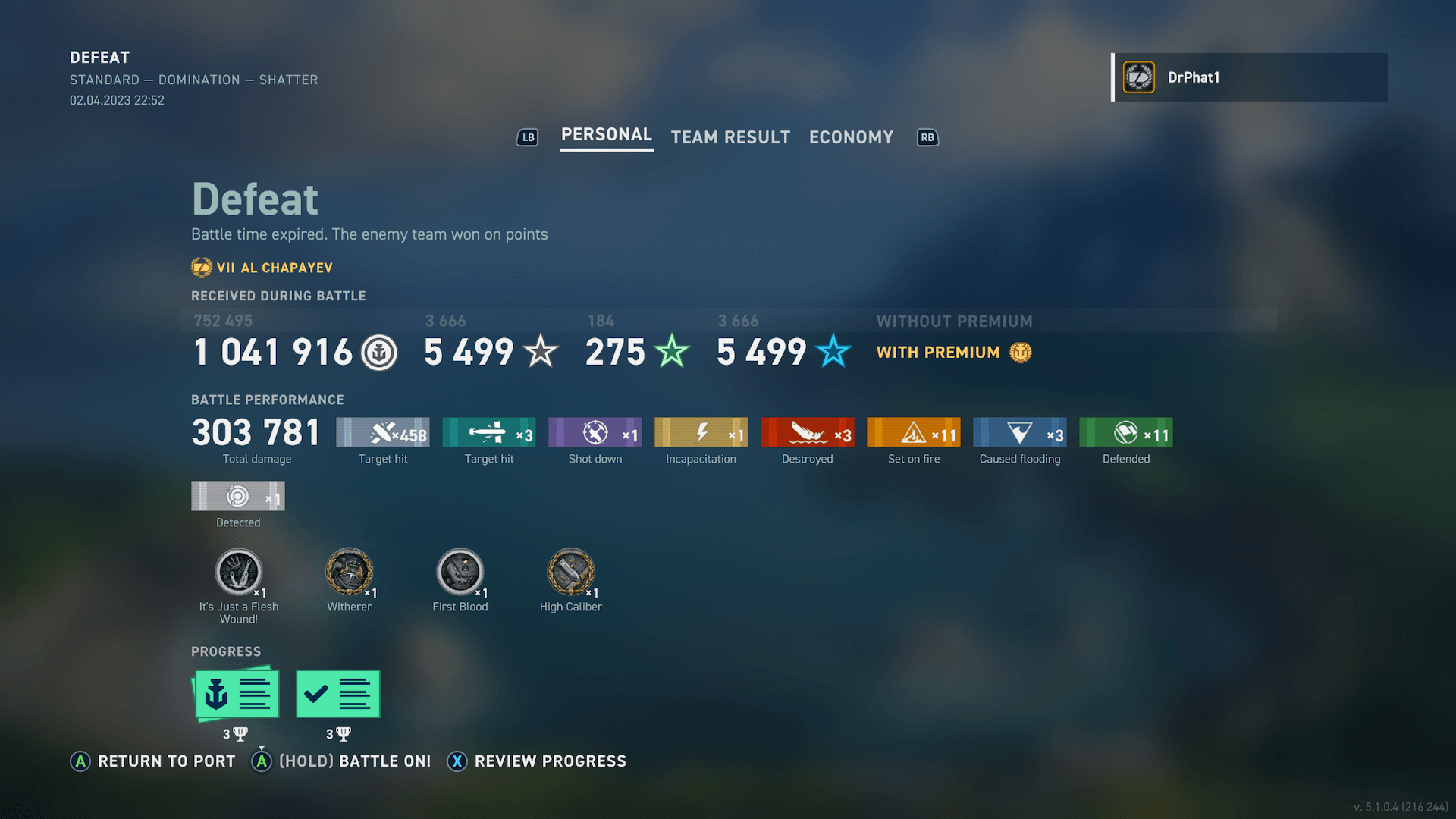Open the ECONOMY tab
This screenshot has width=1456, height=819.
point(851,137)
